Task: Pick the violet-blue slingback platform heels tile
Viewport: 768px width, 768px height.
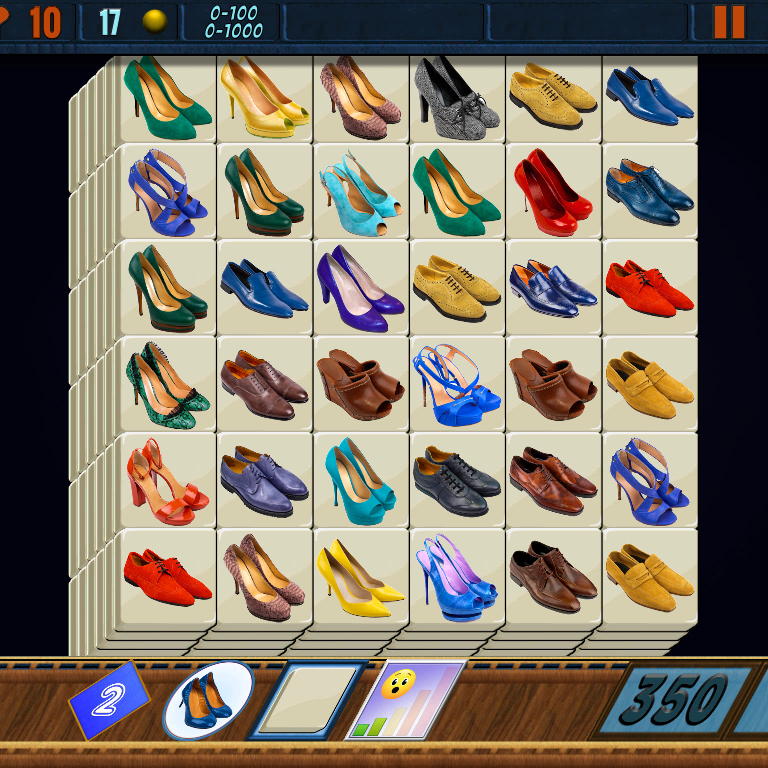Action: [456, 577]
